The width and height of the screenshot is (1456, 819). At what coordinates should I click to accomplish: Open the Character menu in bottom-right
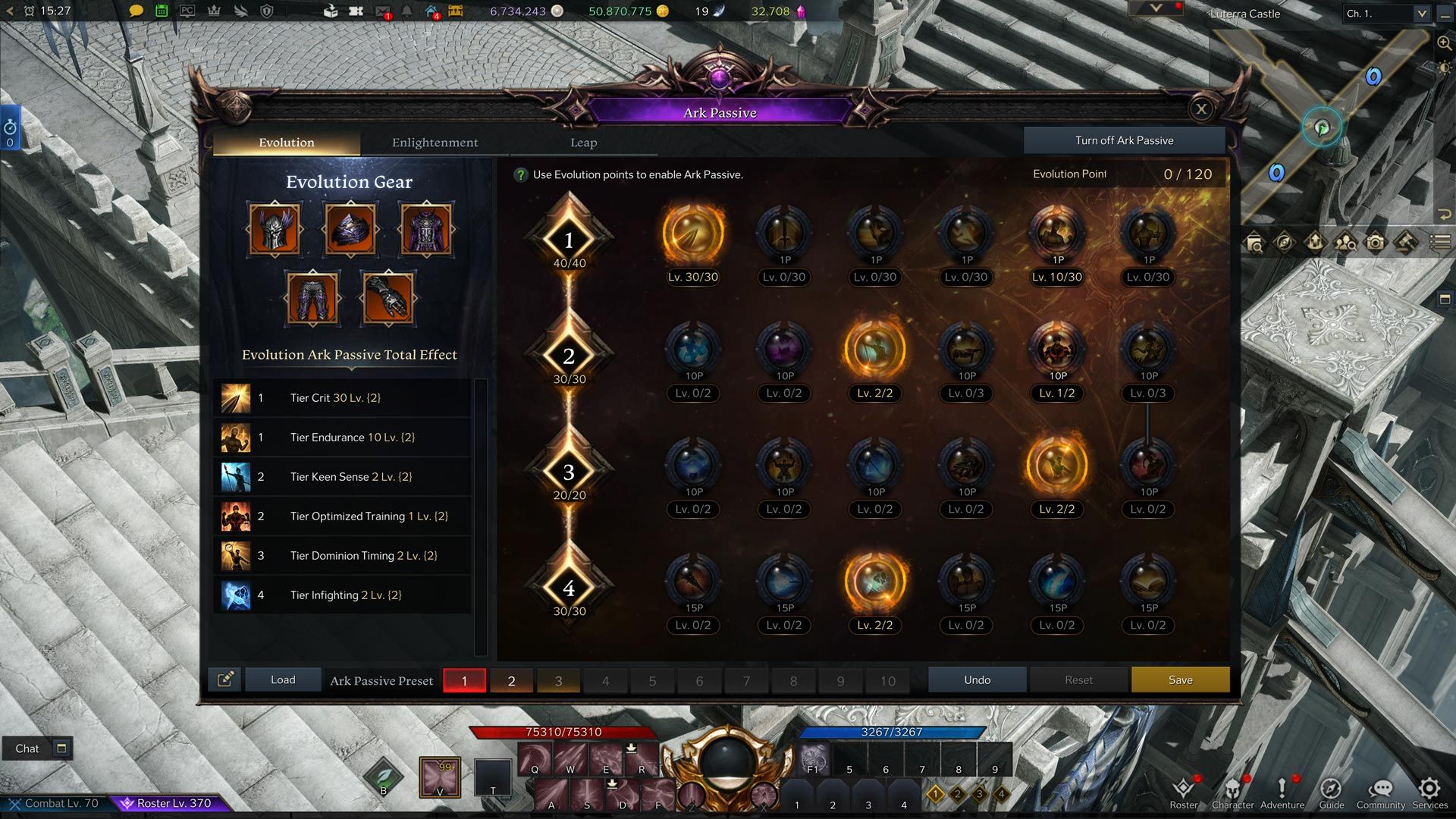(x=1232, y=789)
